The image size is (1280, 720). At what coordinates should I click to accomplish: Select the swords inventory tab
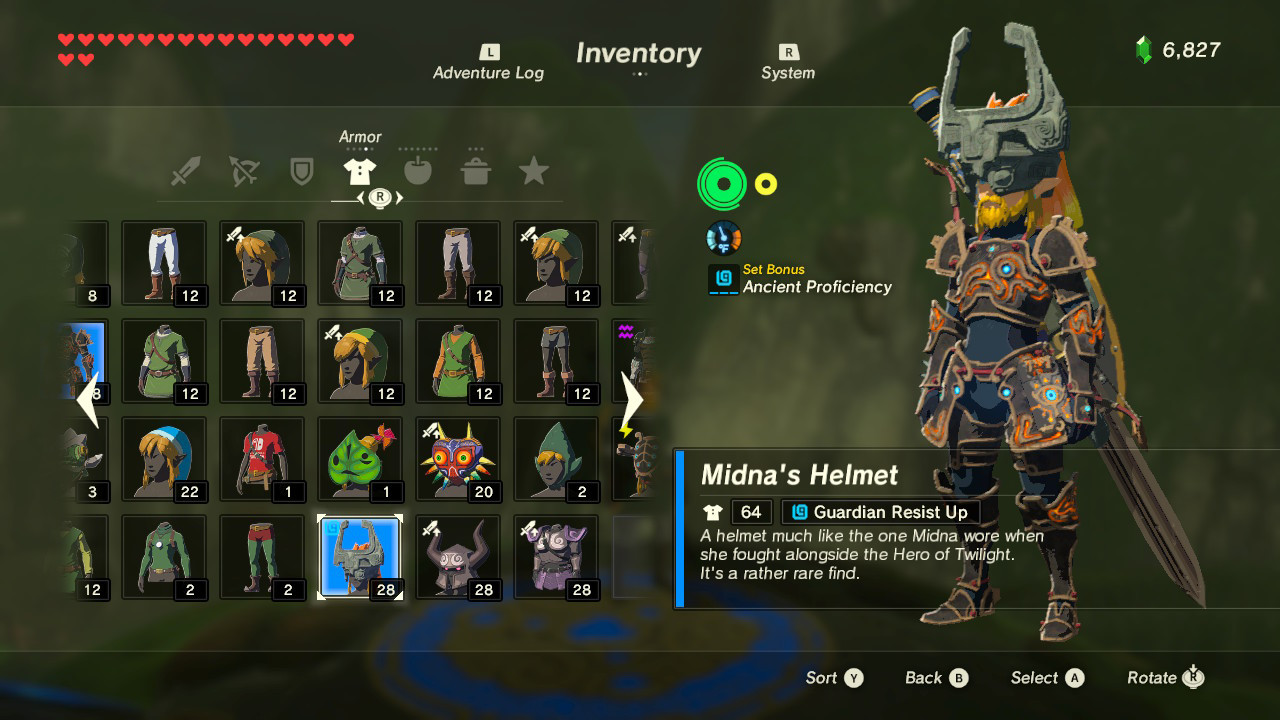(187, 170)
